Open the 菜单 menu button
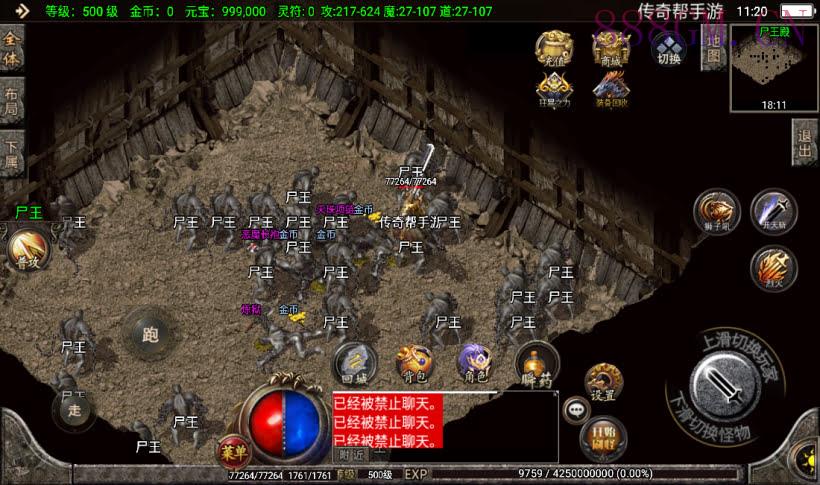 tap(232, 452)
